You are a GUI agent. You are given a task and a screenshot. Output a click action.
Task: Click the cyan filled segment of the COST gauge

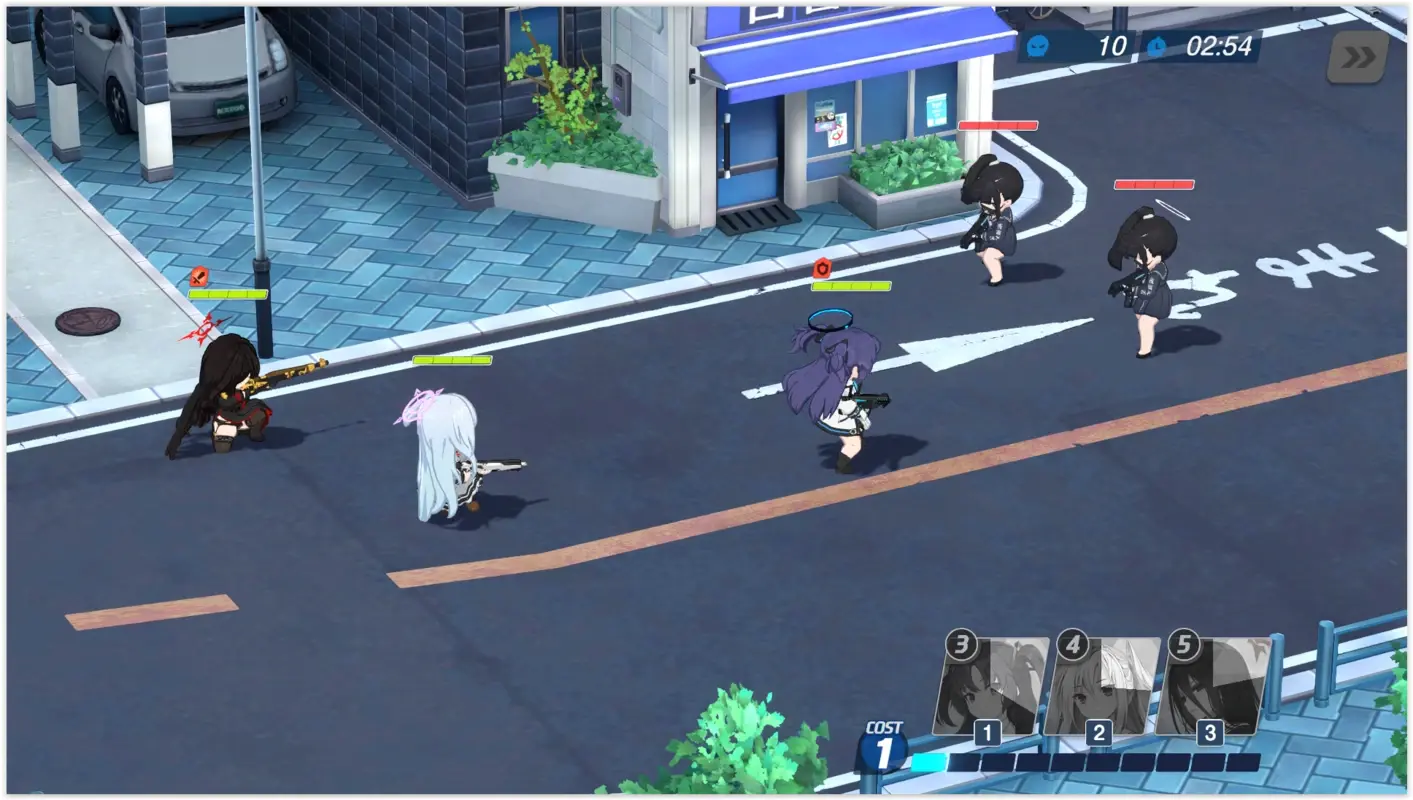click(930, 763)
